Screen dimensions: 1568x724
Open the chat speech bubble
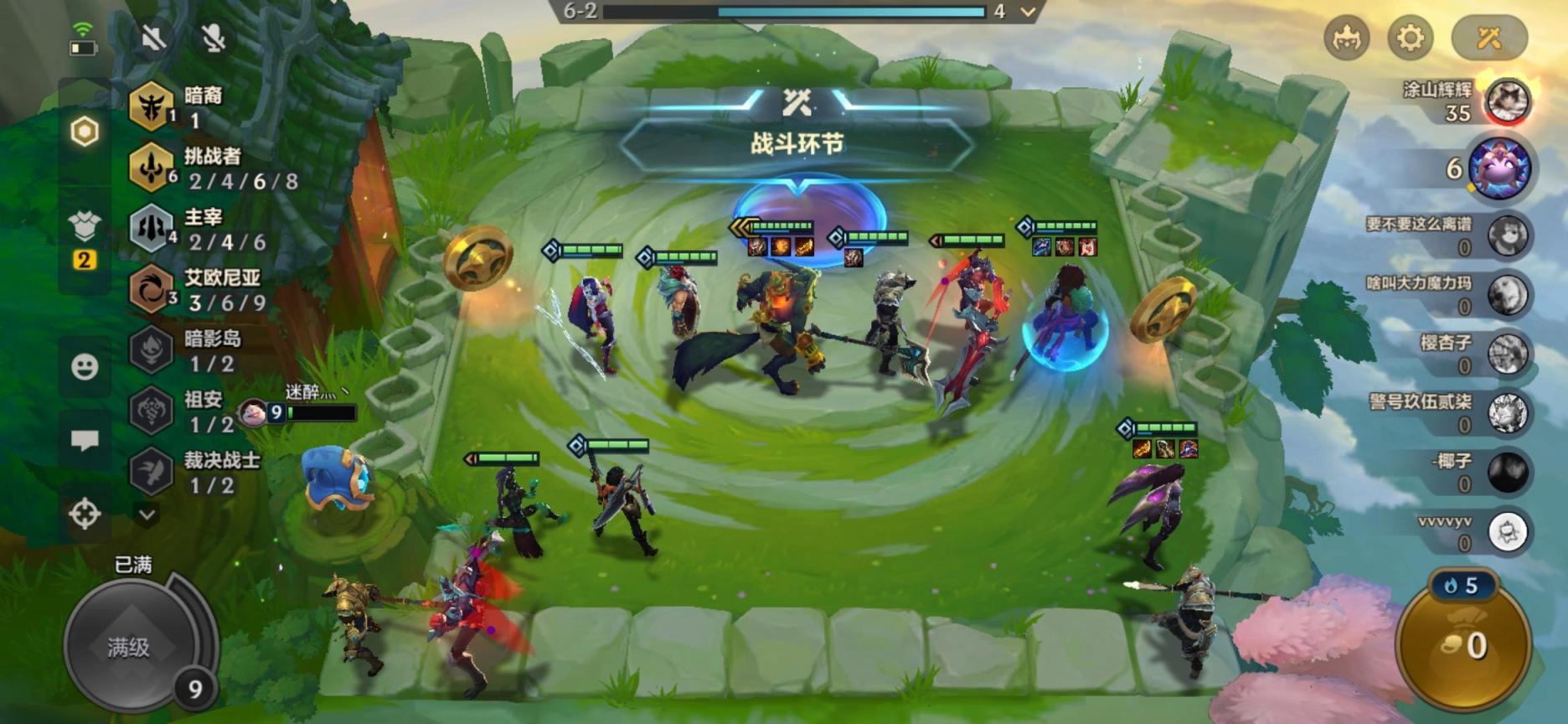pyautogui.click(x=85, y=441)
